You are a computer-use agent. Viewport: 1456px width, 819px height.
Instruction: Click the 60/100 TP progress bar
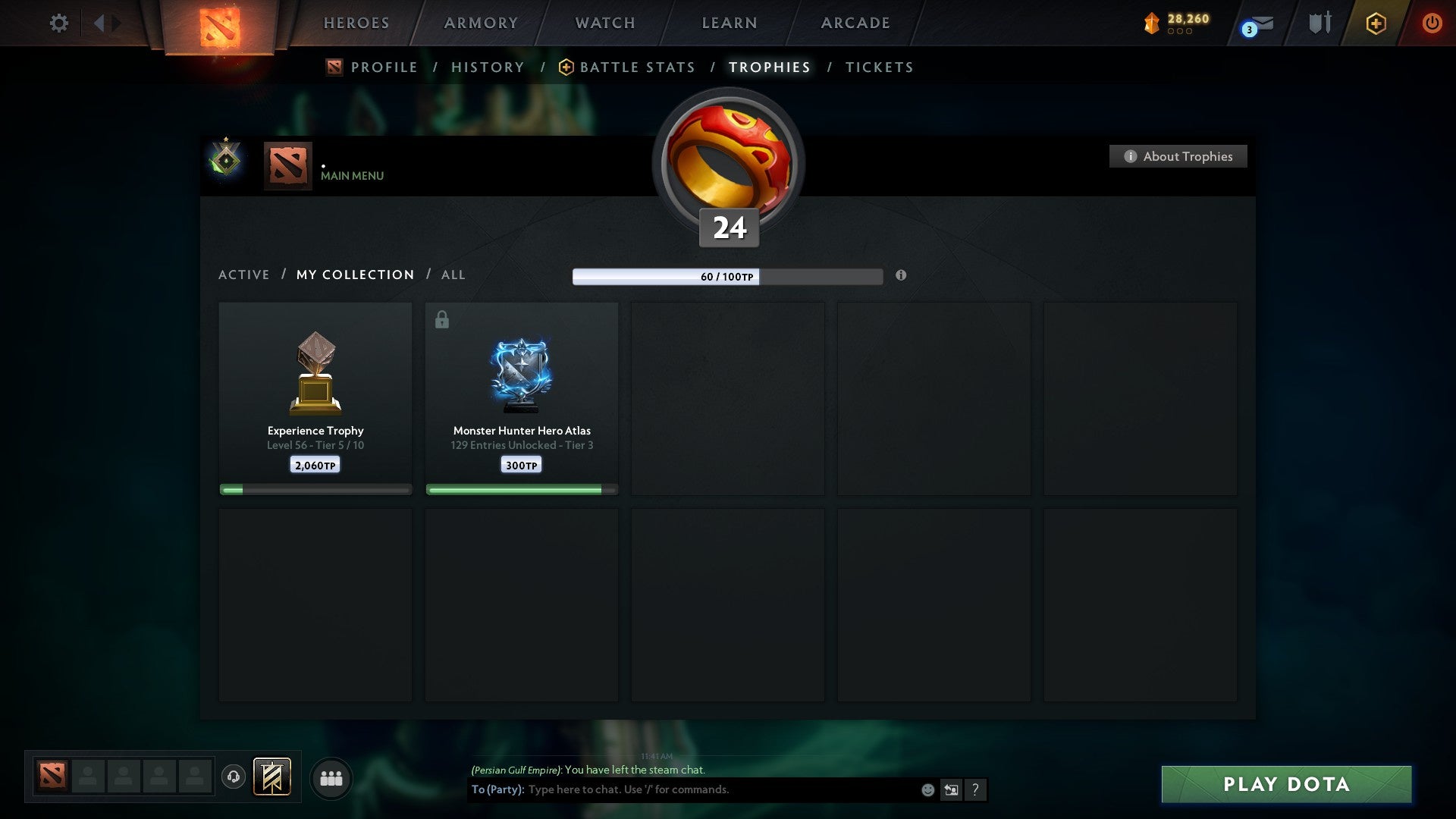728,277
